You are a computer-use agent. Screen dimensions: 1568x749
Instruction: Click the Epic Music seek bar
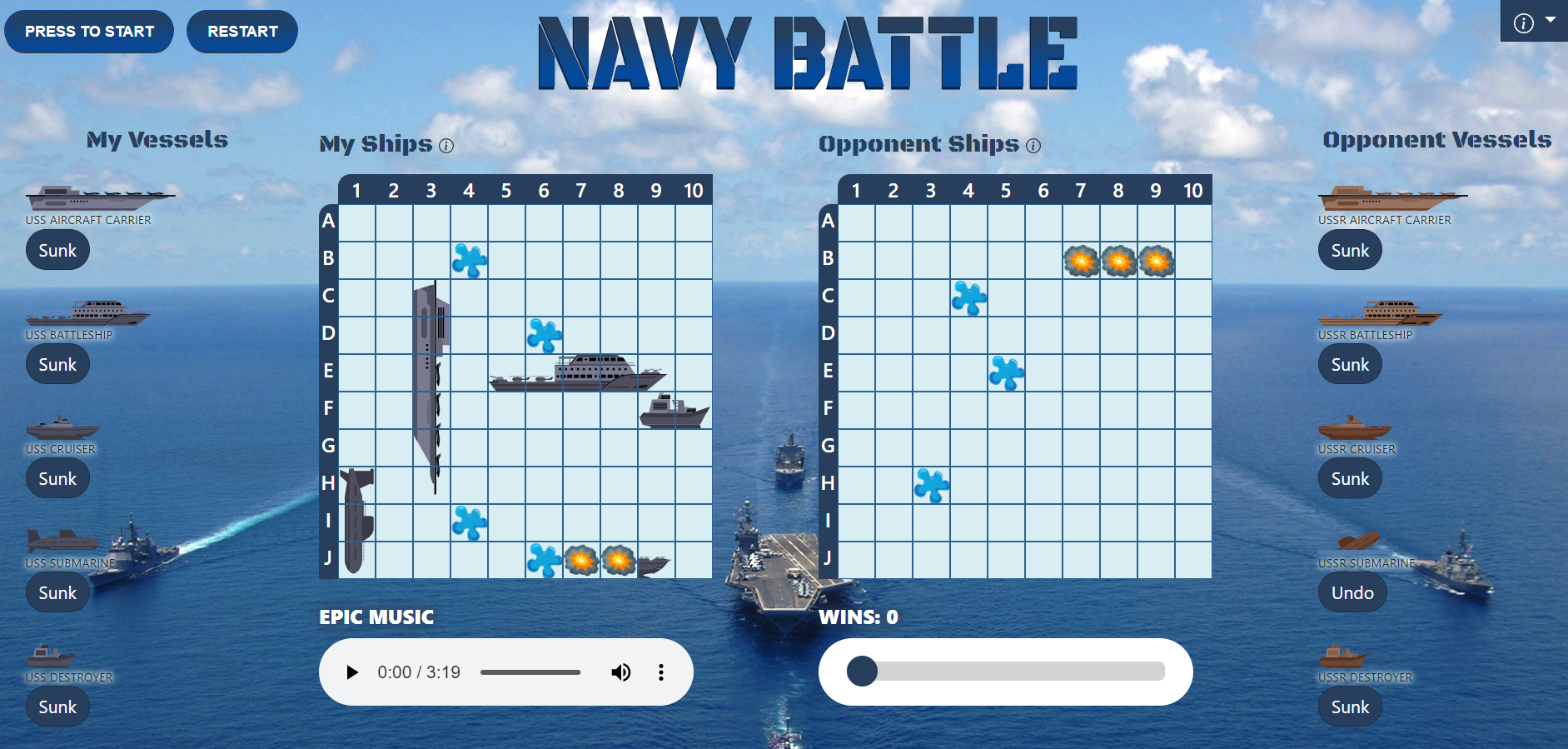[530, 672]
